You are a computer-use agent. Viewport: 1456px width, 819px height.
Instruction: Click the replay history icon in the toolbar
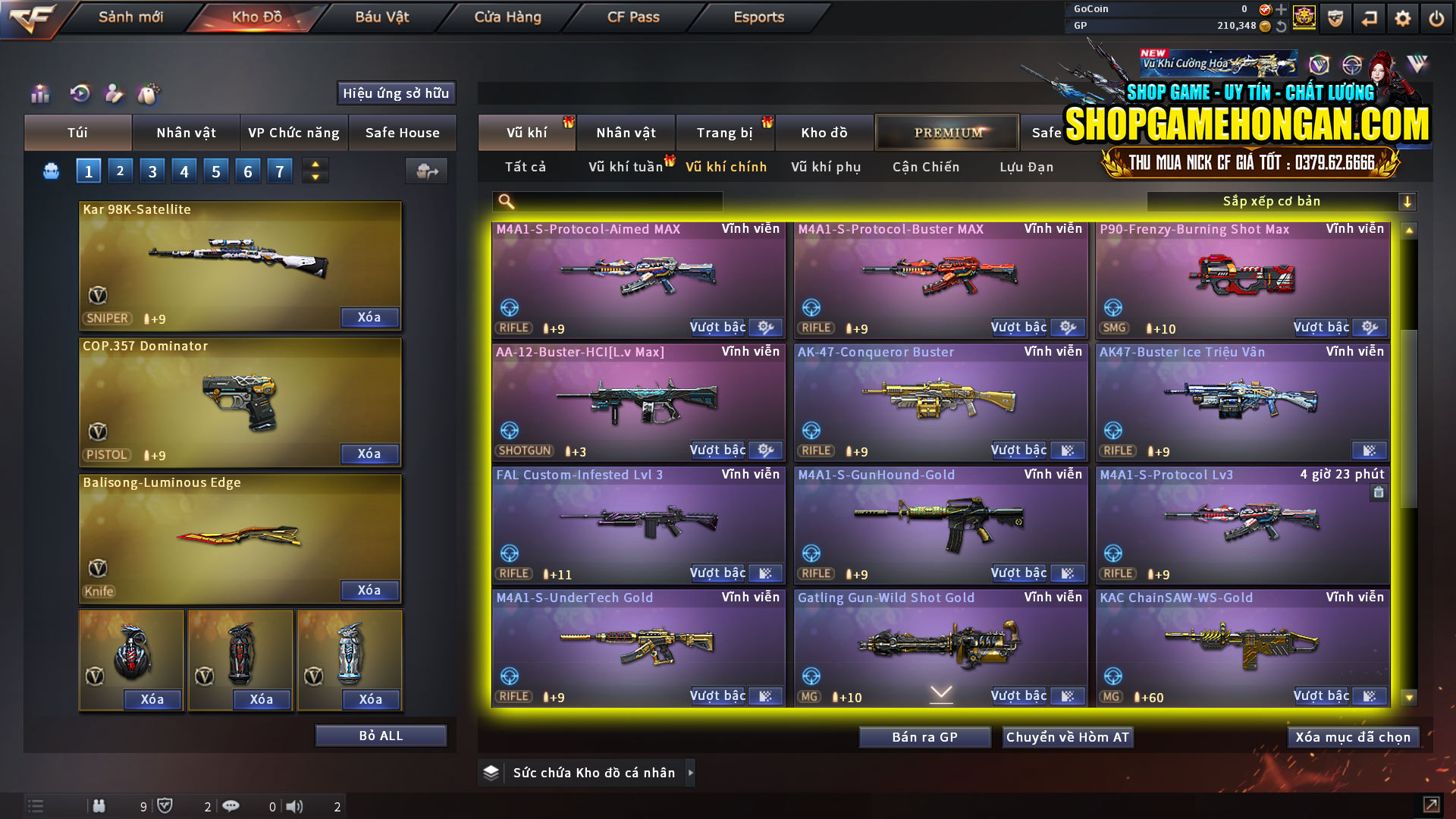click(79, 93)
